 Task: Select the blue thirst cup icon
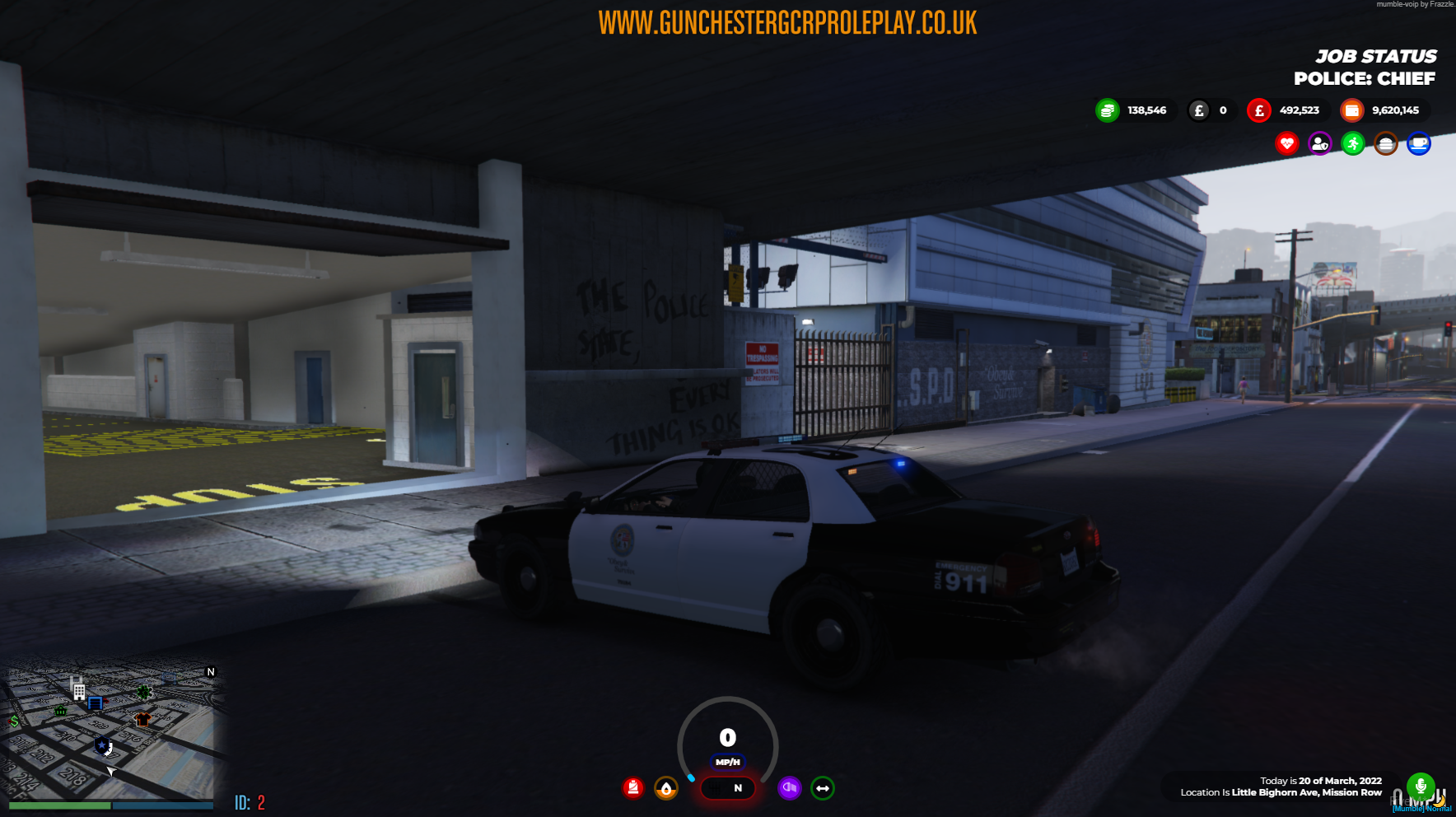[x=1419, y=143]
